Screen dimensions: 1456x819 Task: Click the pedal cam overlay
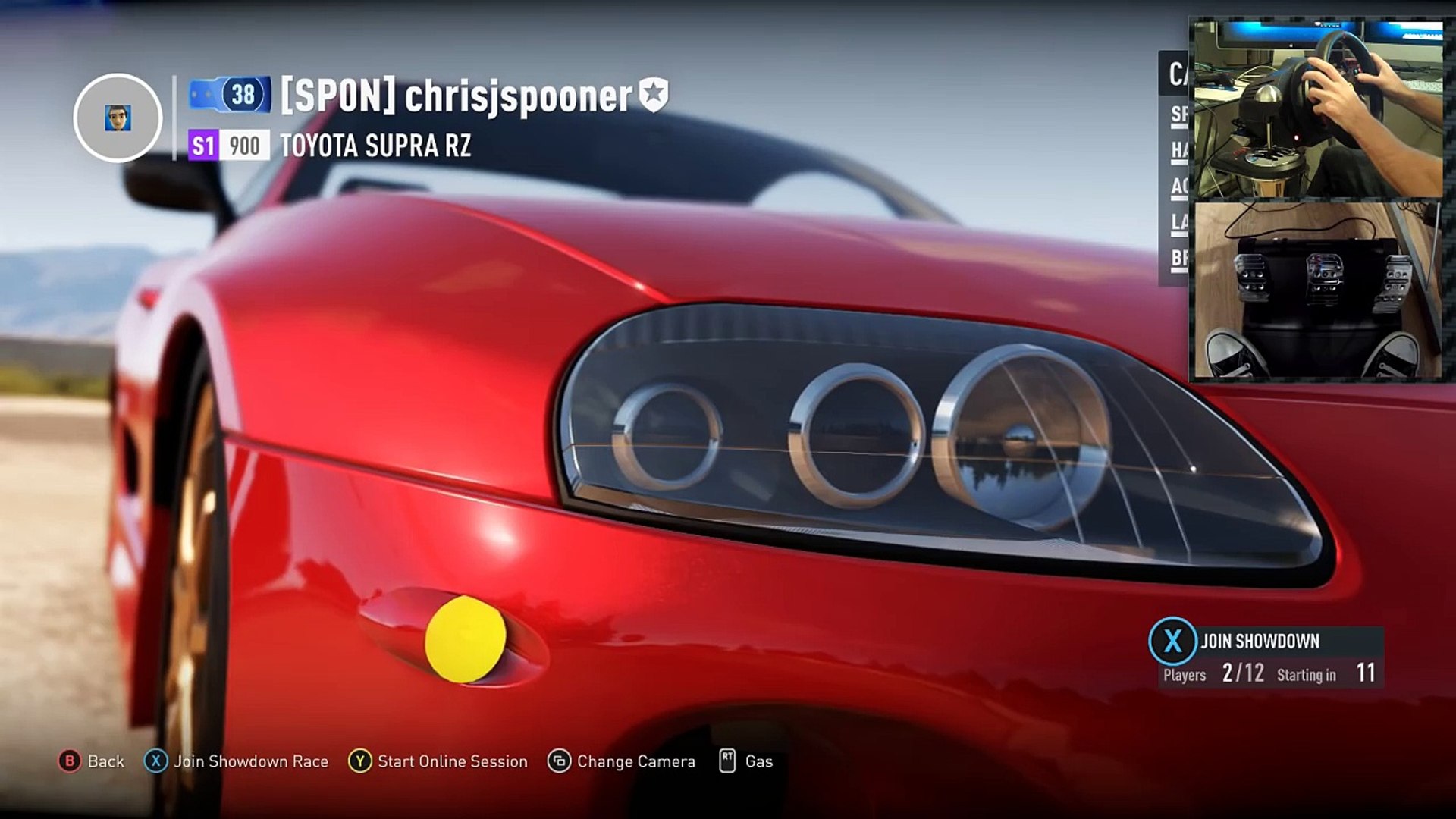pyautogui.click(x=1318, y=290)
